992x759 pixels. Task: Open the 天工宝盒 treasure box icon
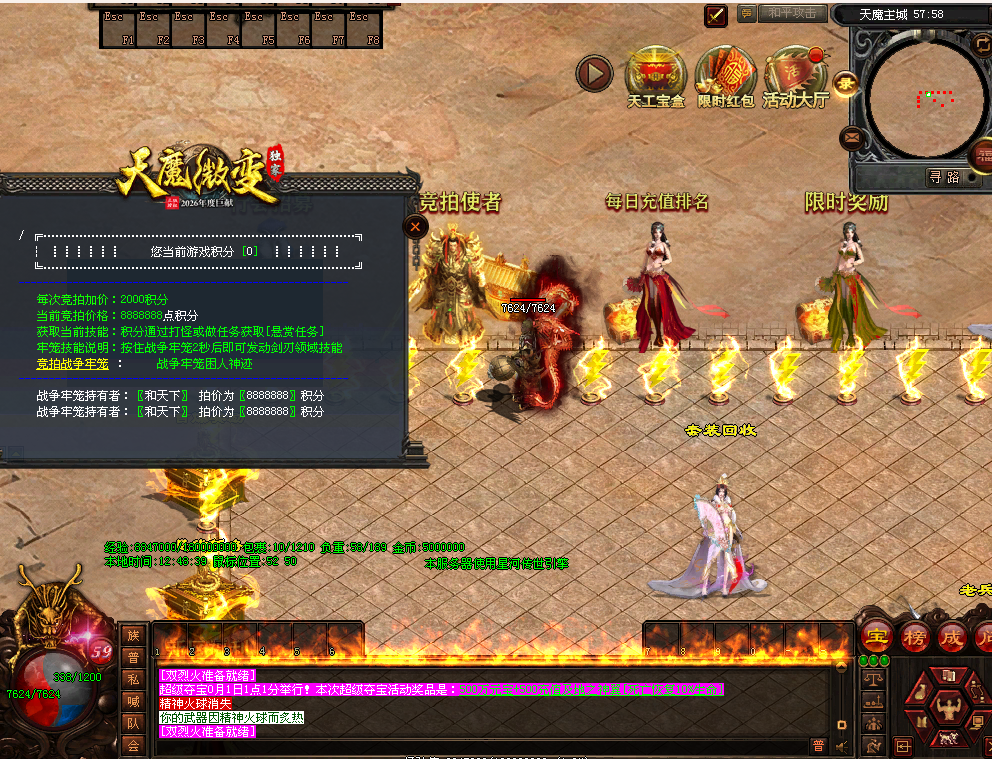point(655,73)
